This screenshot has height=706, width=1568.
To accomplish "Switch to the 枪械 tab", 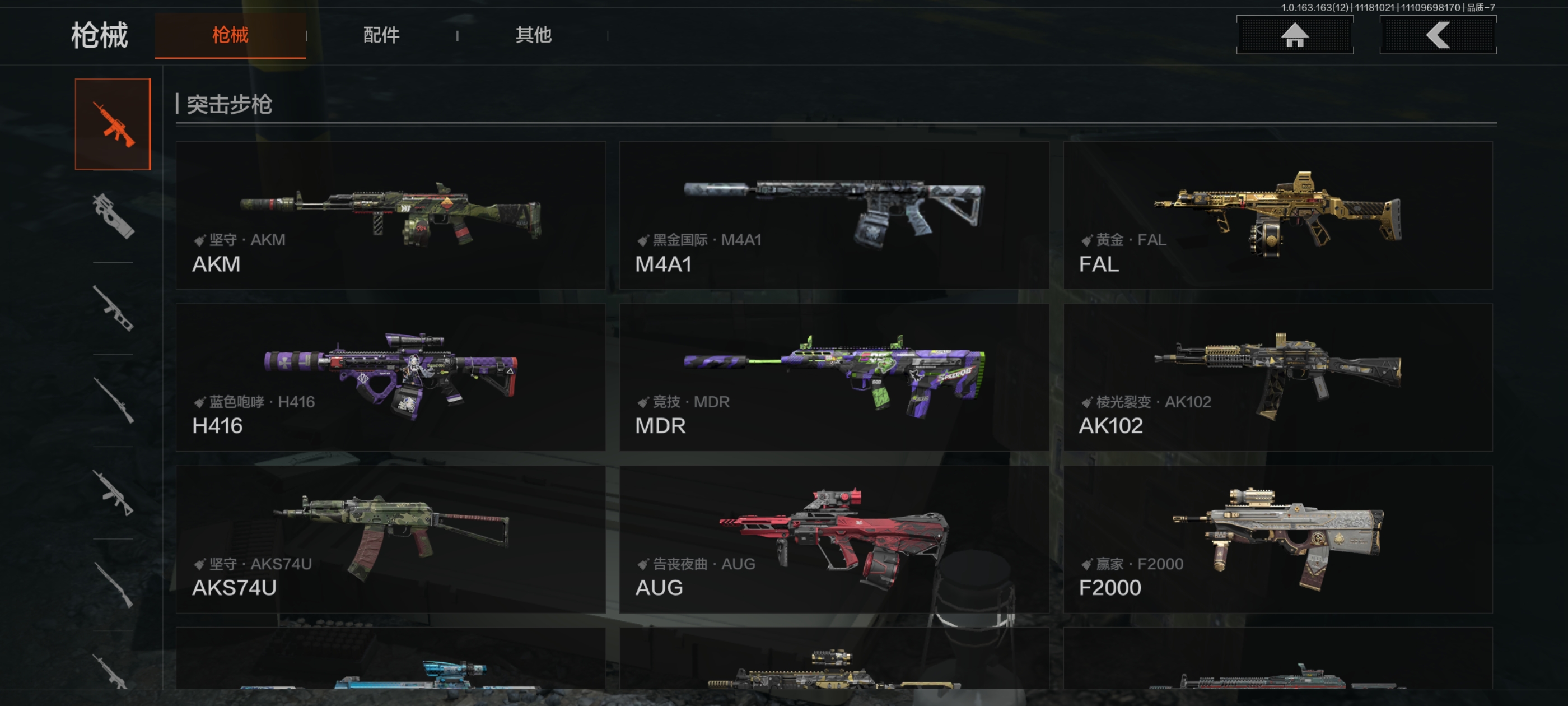I will point(230,35).
